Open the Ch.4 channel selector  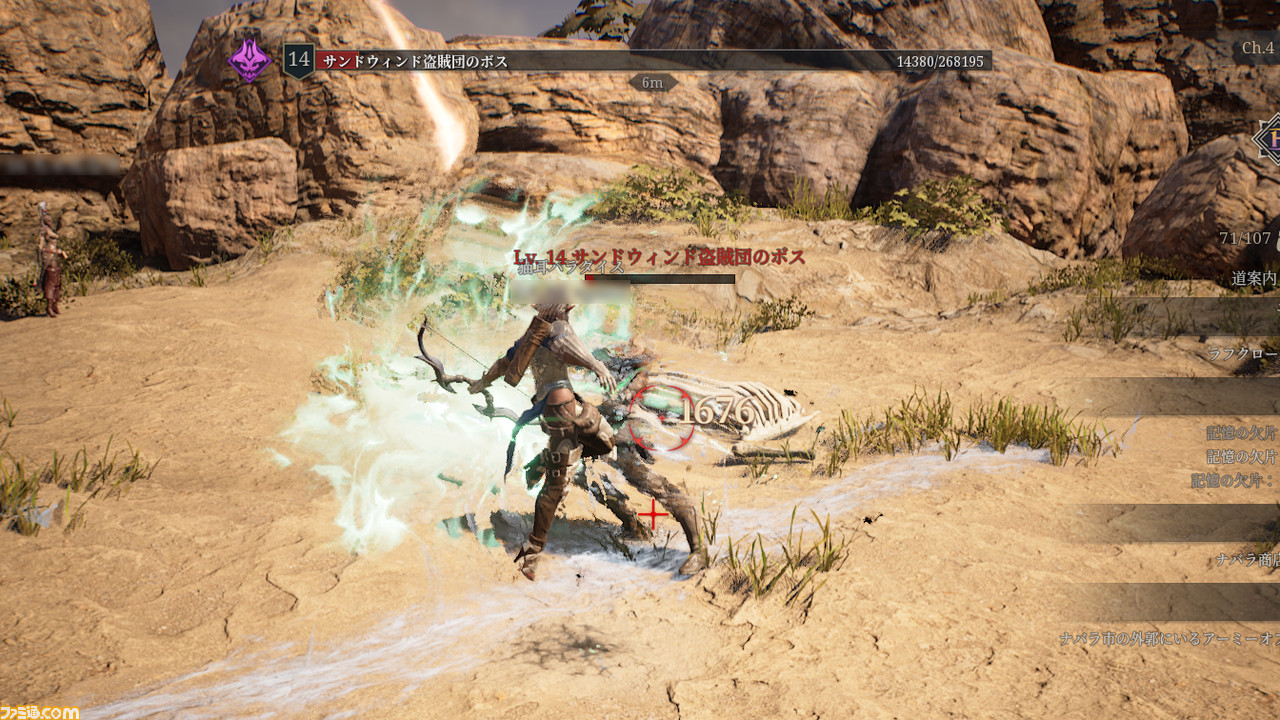click(x=1258, y=48)
